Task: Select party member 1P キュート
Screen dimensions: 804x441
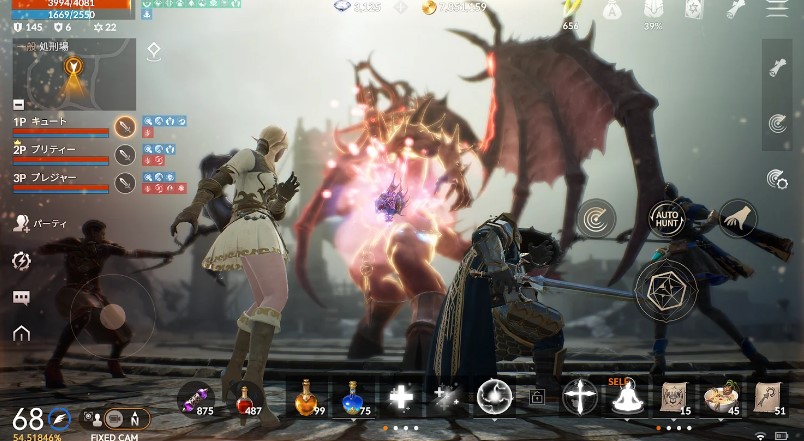Action: tap(60, 126)
